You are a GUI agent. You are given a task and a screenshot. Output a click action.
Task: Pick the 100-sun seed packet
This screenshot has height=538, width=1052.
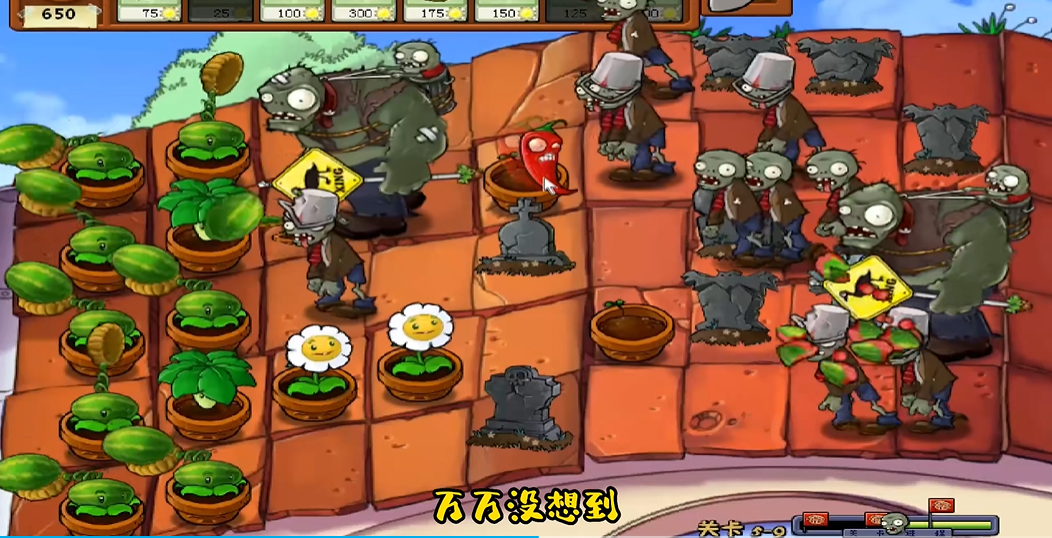(x=293, y=10)
